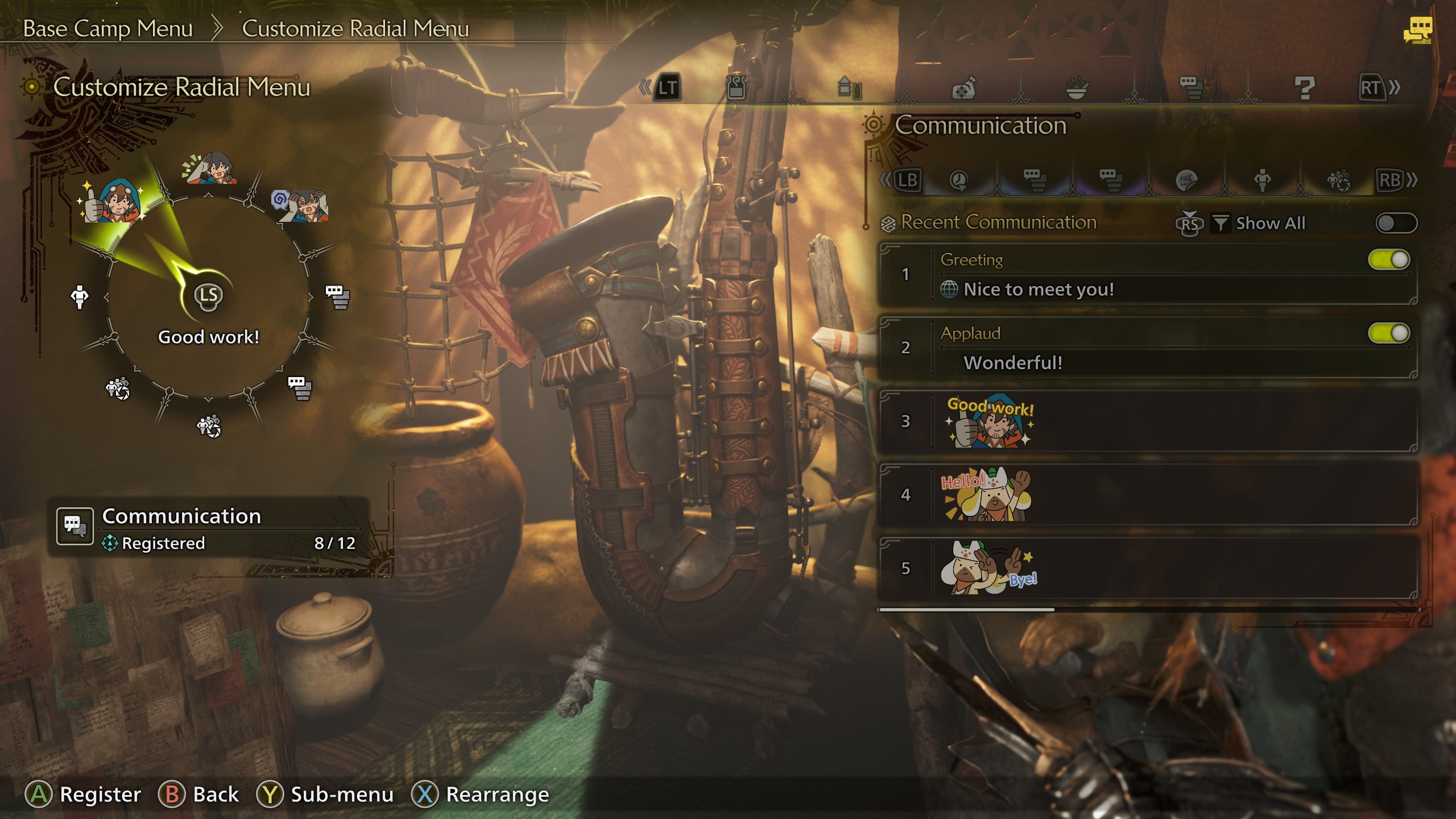1456x819 pixels.
Task: Click the yellow chat icon in the corner
Action: pyautogui.click(x=1417, y=30)
